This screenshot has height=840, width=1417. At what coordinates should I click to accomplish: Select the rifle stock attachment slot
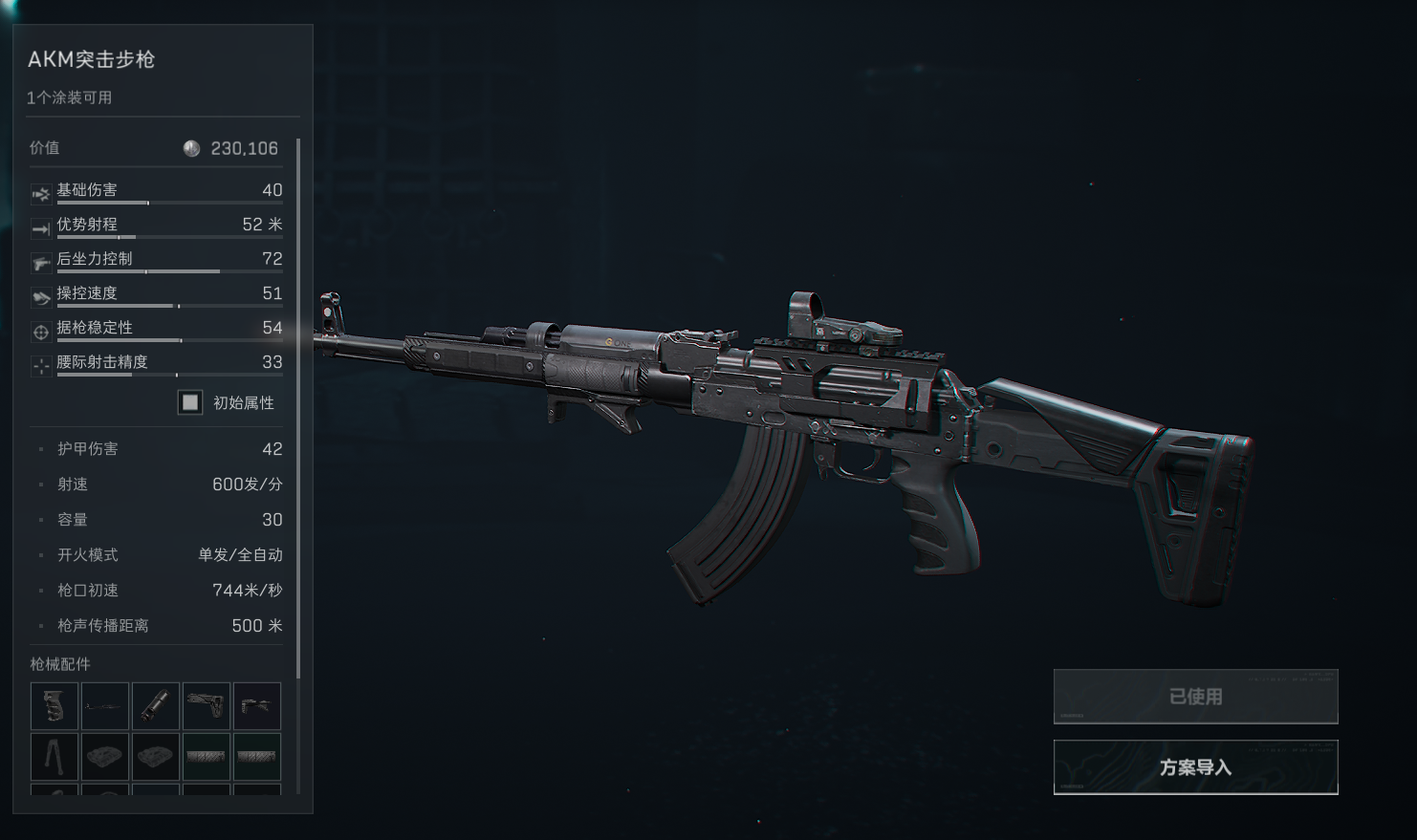(207, 706)
